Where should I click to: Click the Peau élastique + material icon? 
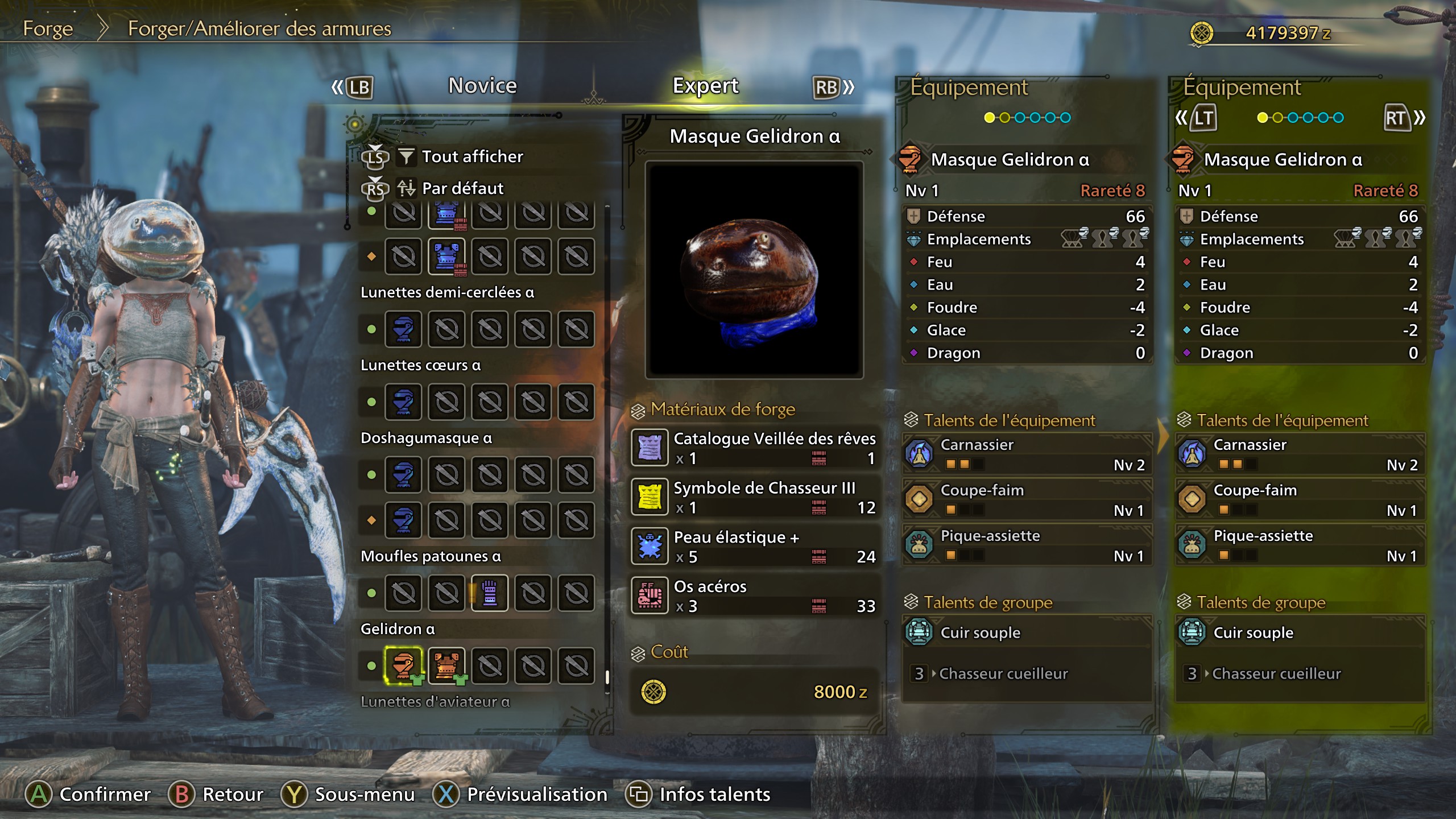(x=650, y=546)
